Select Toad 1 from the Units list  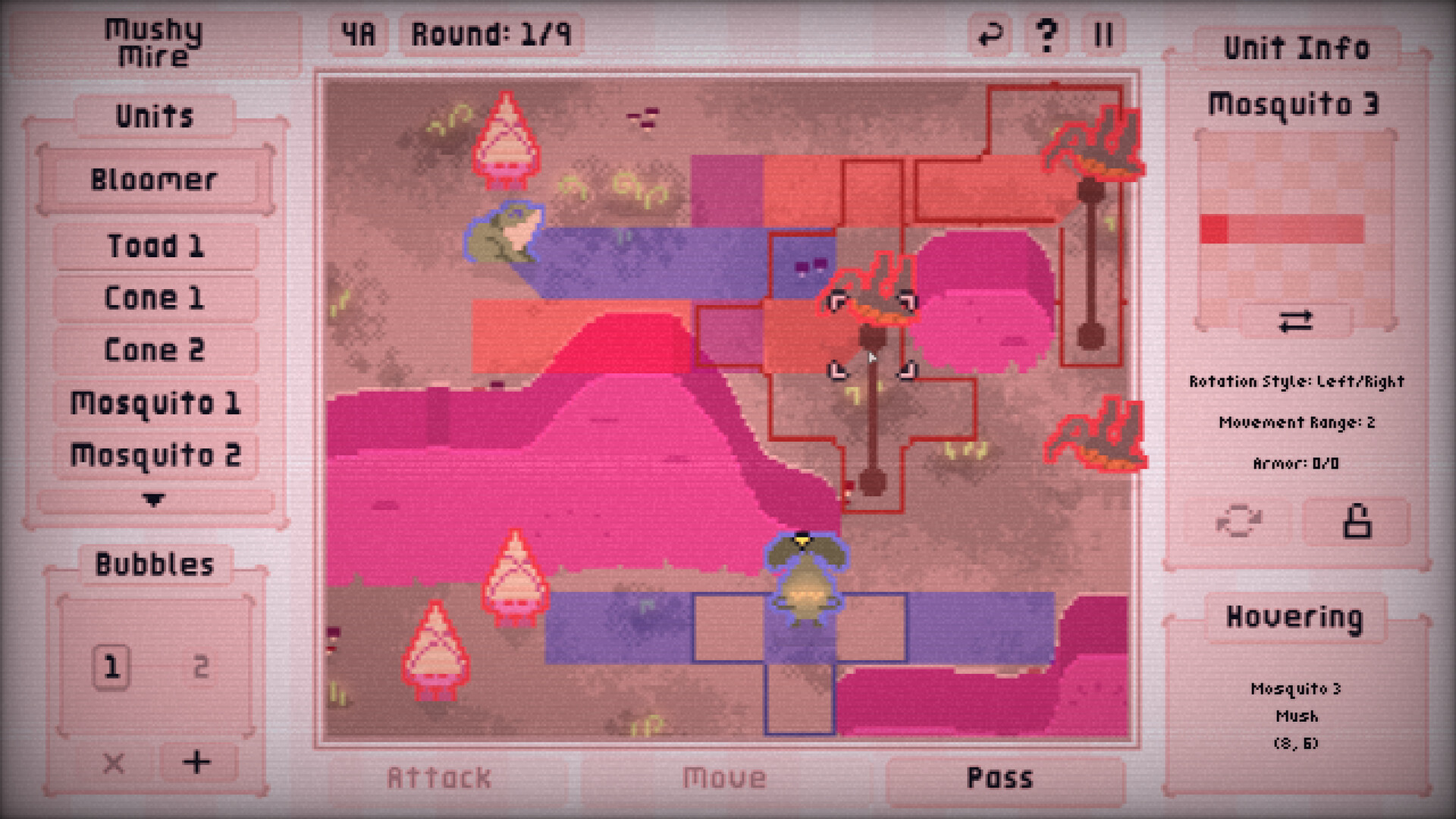coord(155,246)
